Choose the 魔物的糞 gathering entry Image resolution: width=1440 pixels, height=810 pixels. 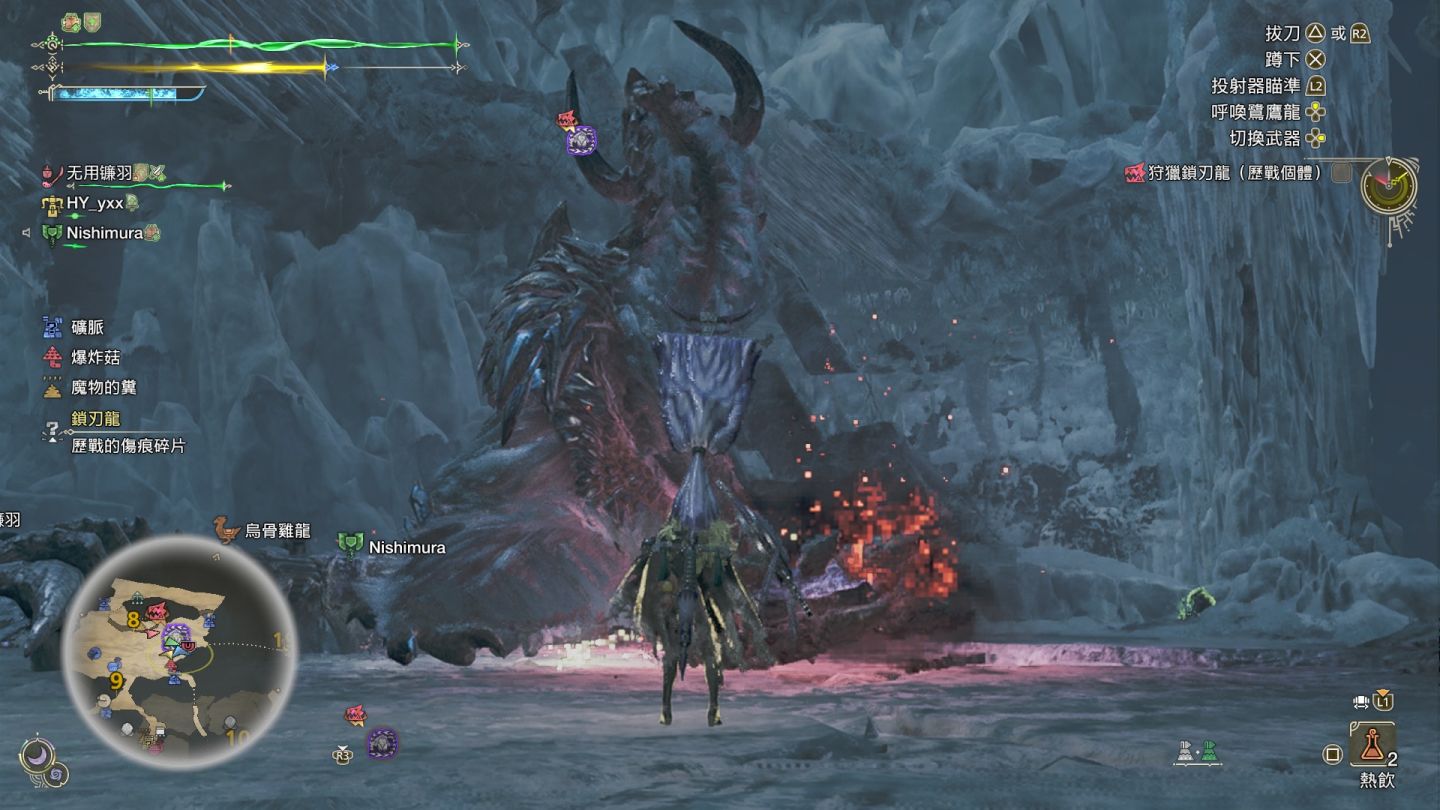click(102, 387)
